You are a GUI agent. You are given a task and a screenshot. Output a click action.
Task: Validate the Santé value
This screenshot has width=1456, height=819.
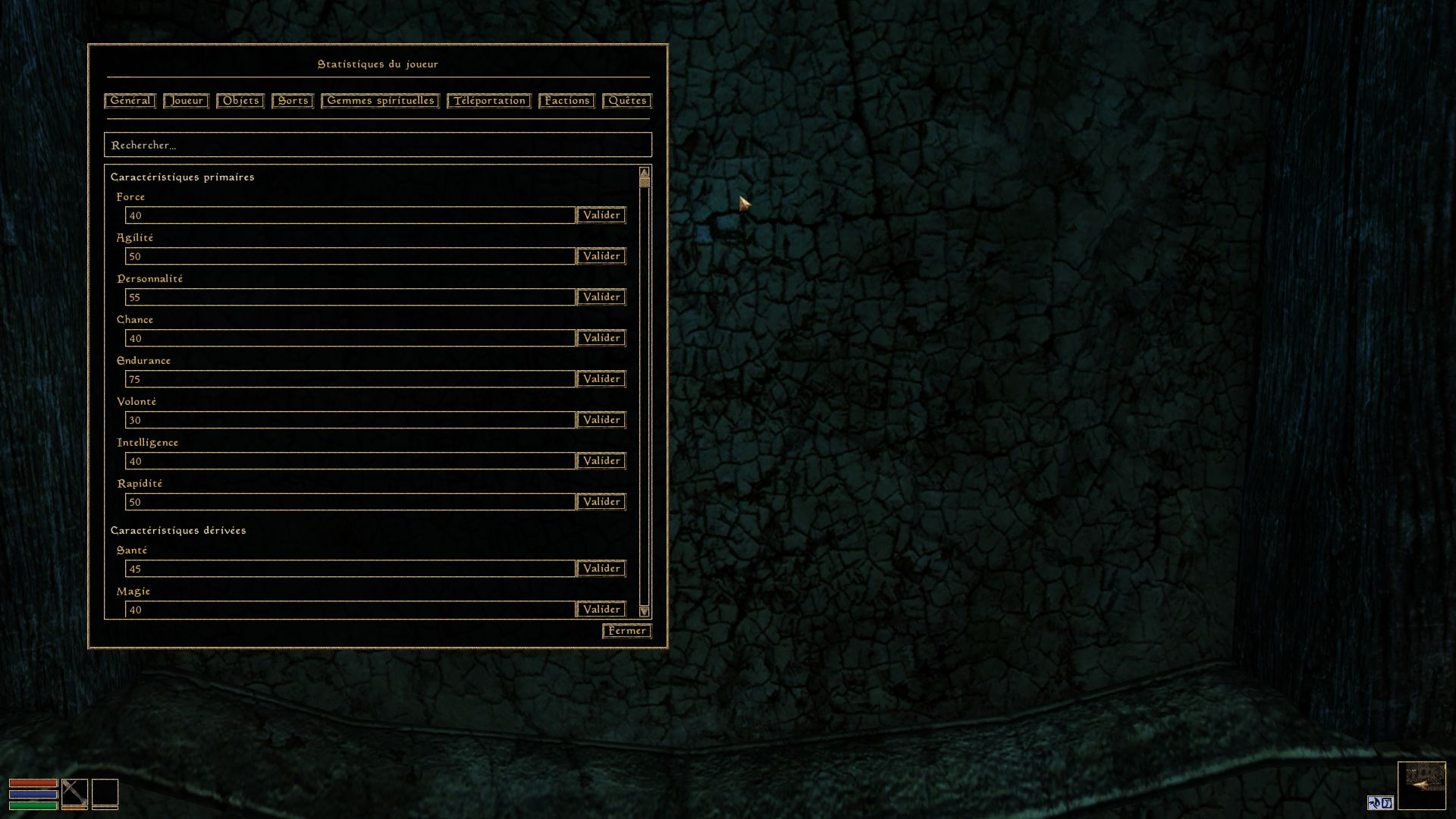coord(601,569)
